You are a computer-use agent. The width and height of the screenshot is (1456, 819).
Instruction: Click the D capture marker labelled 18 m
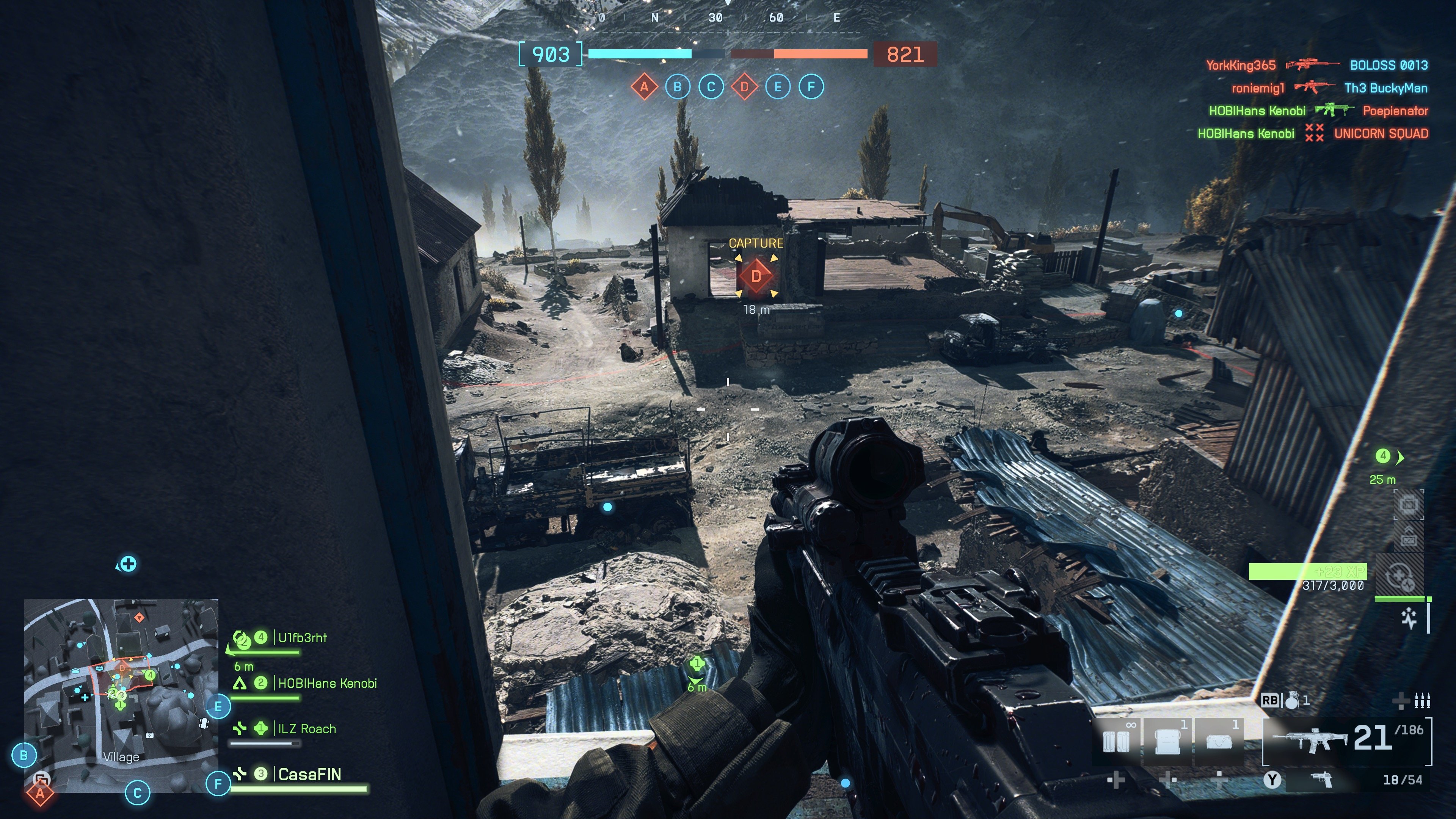(756, 276)
